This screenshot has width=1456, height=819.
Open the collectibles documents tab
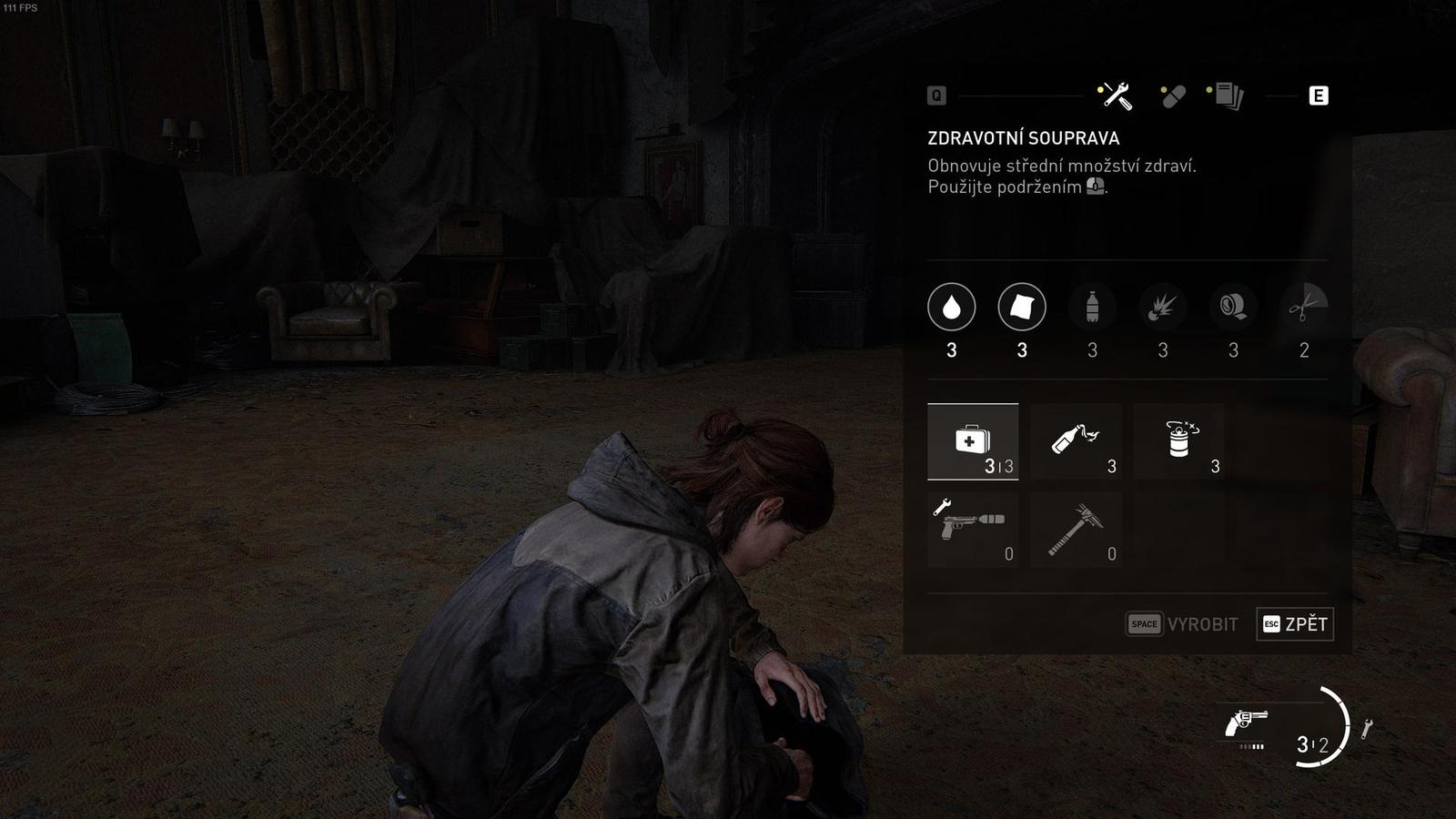(x=1228, y=96)
